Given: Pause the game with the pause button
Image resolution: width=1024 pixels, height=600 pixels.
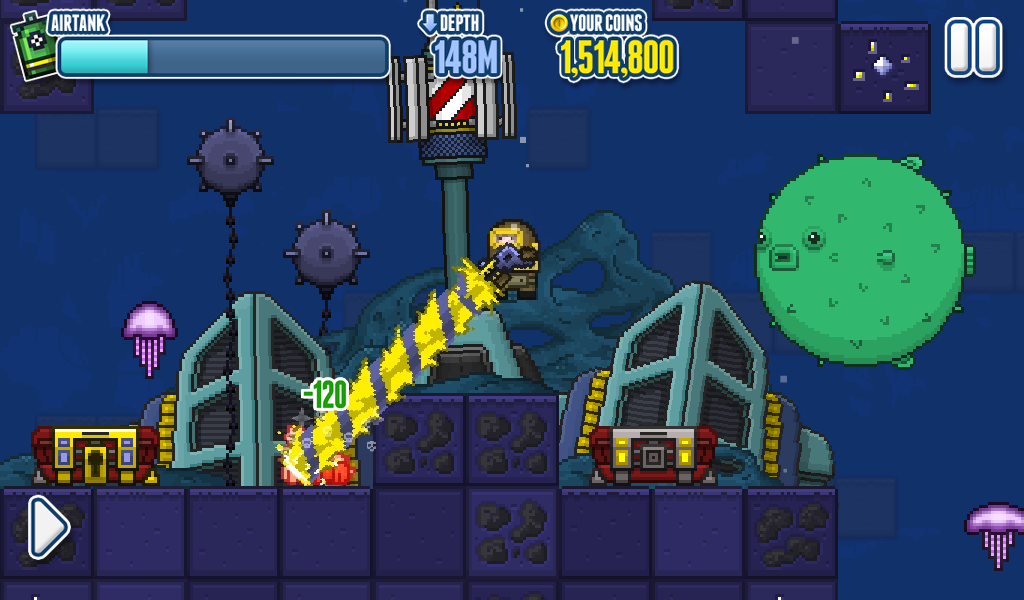Looking at the screenshot, I should pos(973,47).
